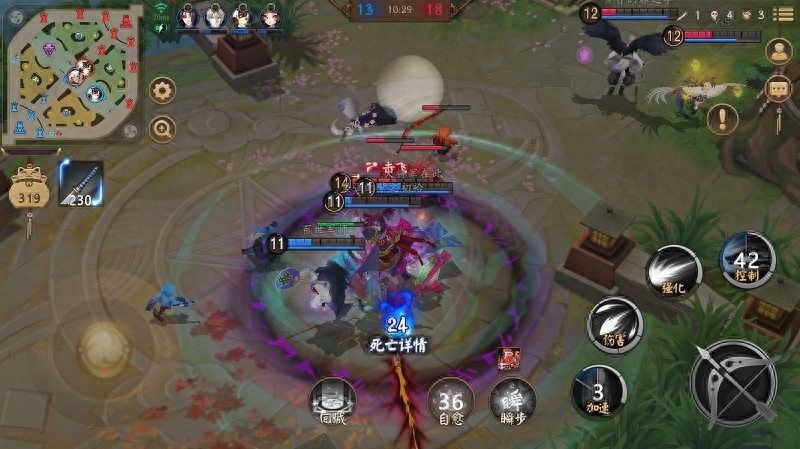Viewport: 800px width, 449px height.
Task: Open settings with the gear icon
Action: coord(162,90)
